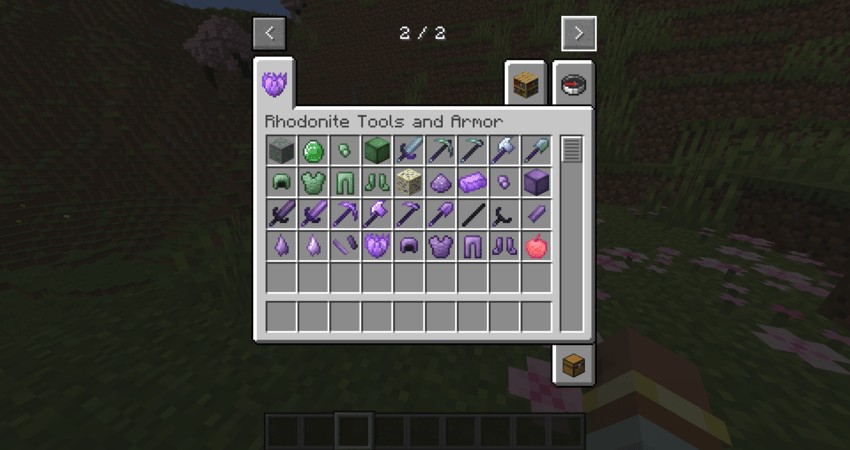
Task: Select the Rhodonite Tools and Armor tab
Action: click(x=275, y=82)
